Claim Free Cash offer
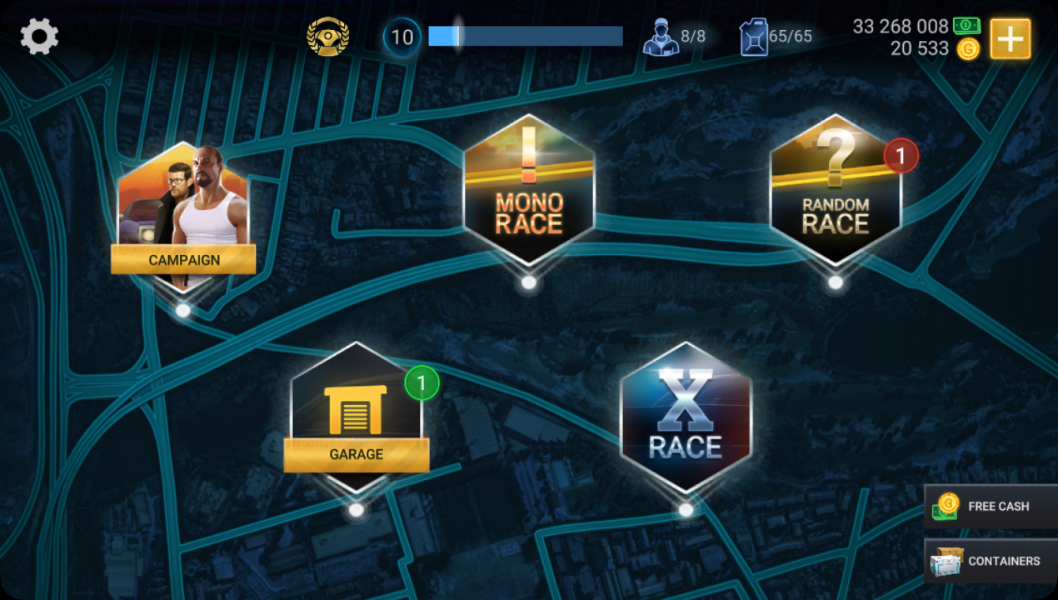Viewport: 1058px width, 600px height. (x=990, y=506)
